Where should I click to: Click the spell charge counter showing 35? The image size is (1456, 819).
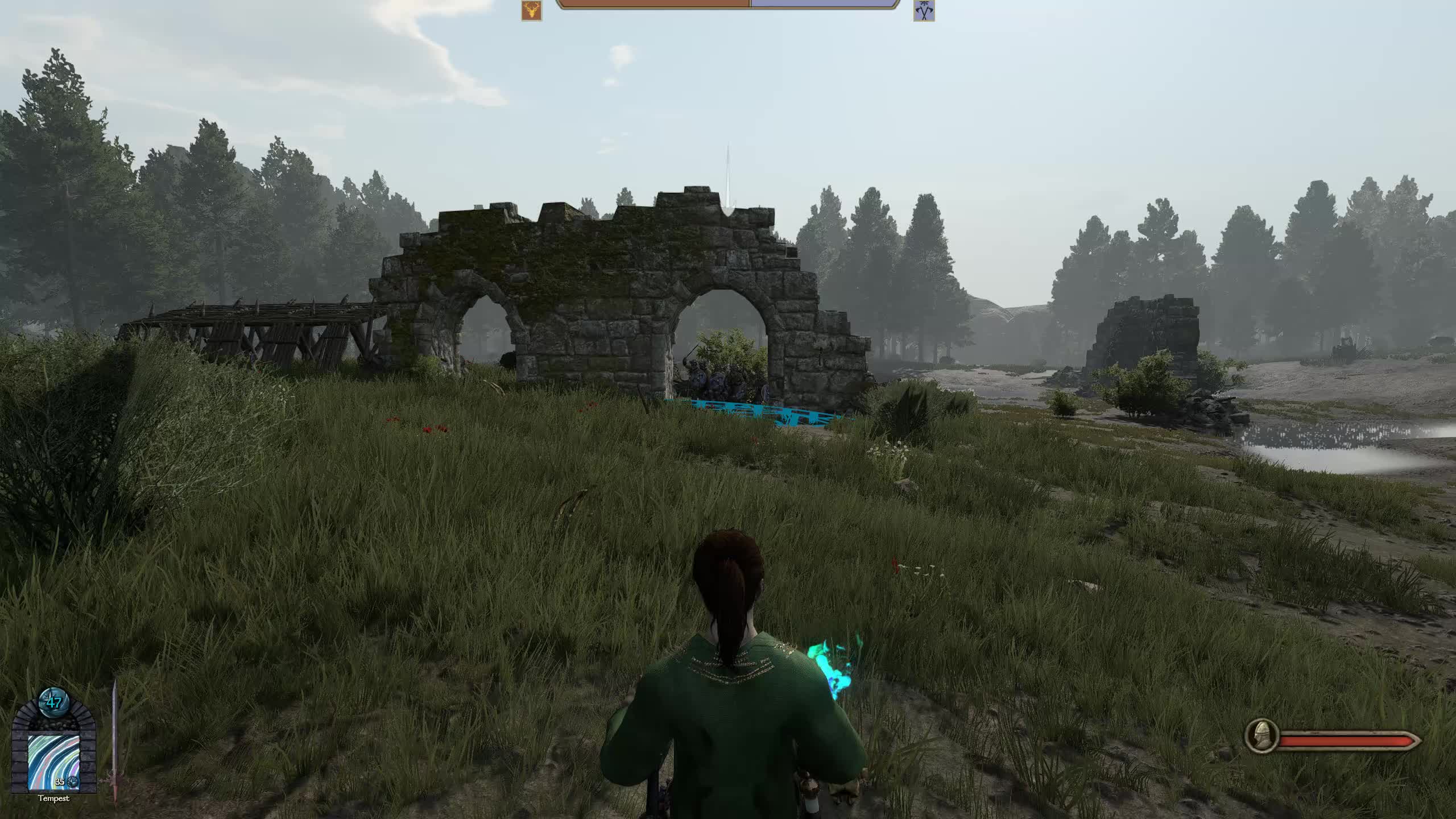(60, 783)
